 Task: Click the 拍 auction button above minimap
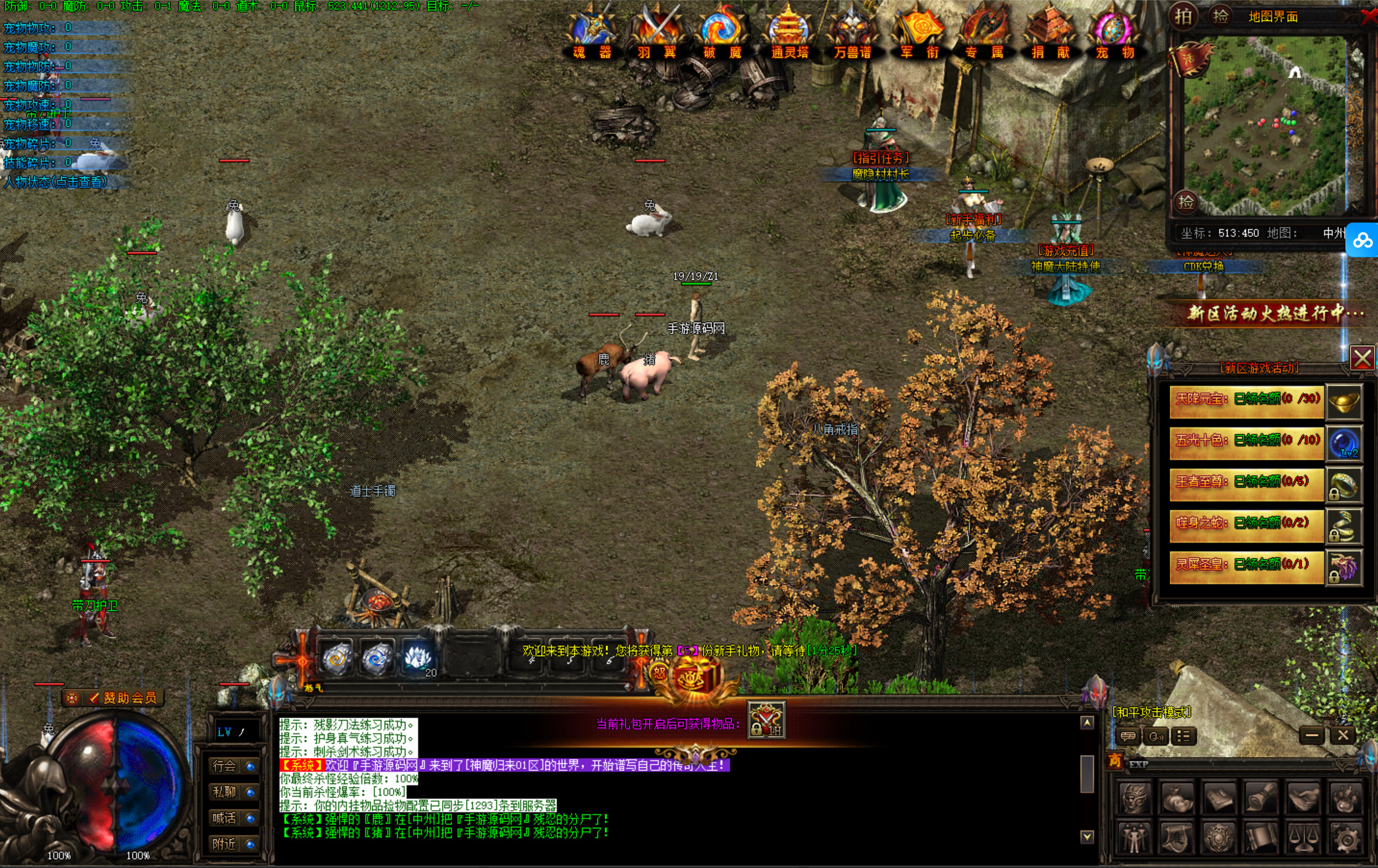pos(1183,16)
